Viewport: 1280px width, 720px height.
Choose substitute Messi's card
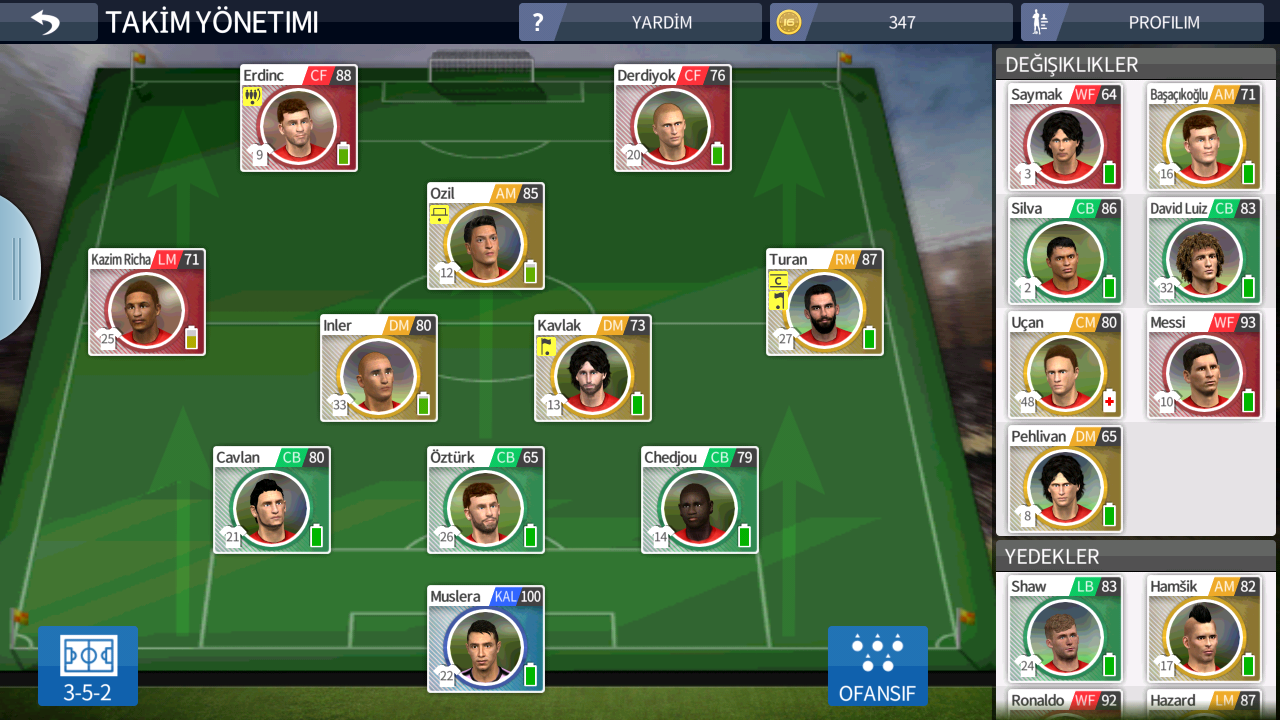pos(1204,364)
